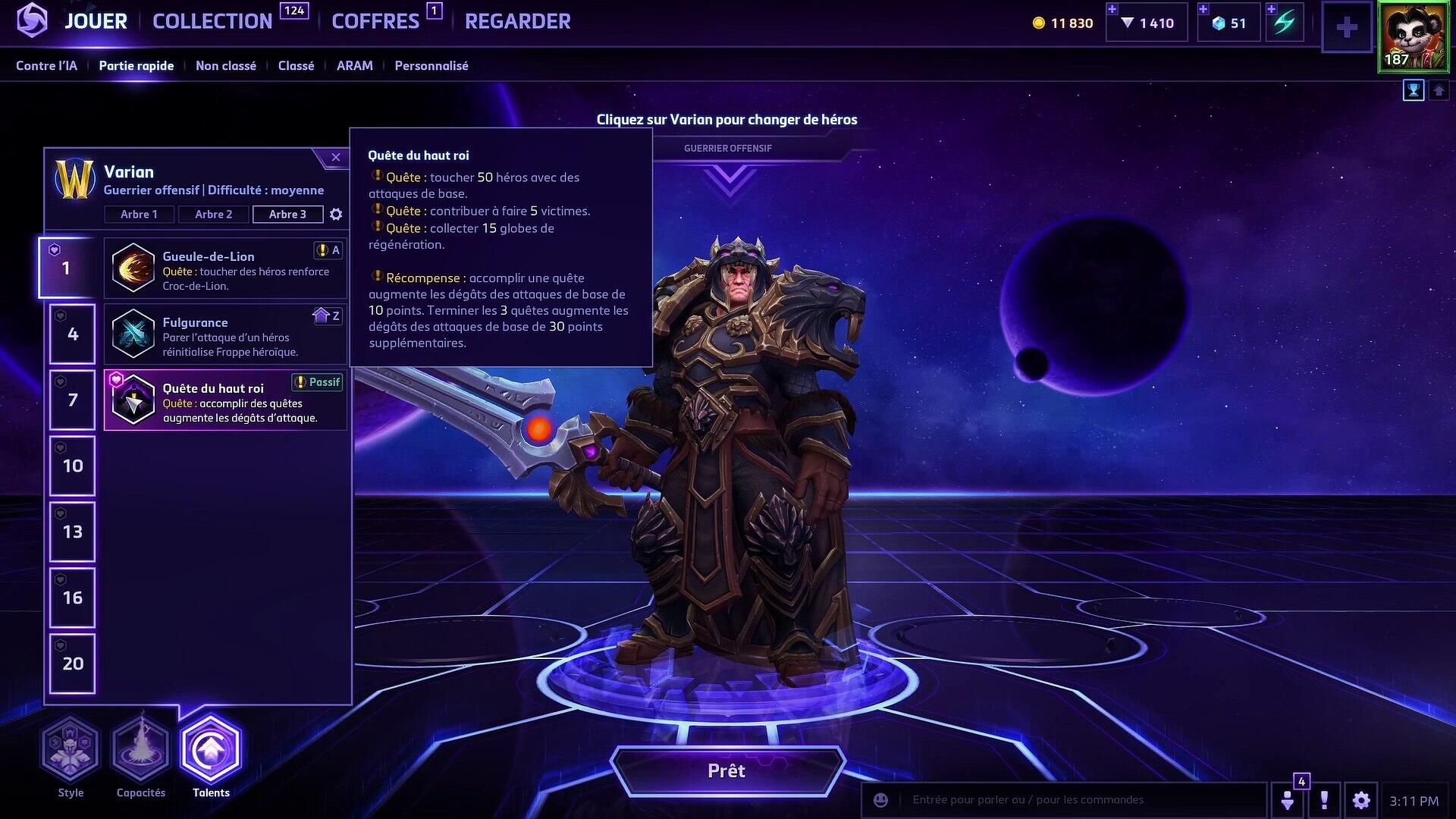Select the Classé ranked mode
The image size is (1456, 819).
[296, 66]
